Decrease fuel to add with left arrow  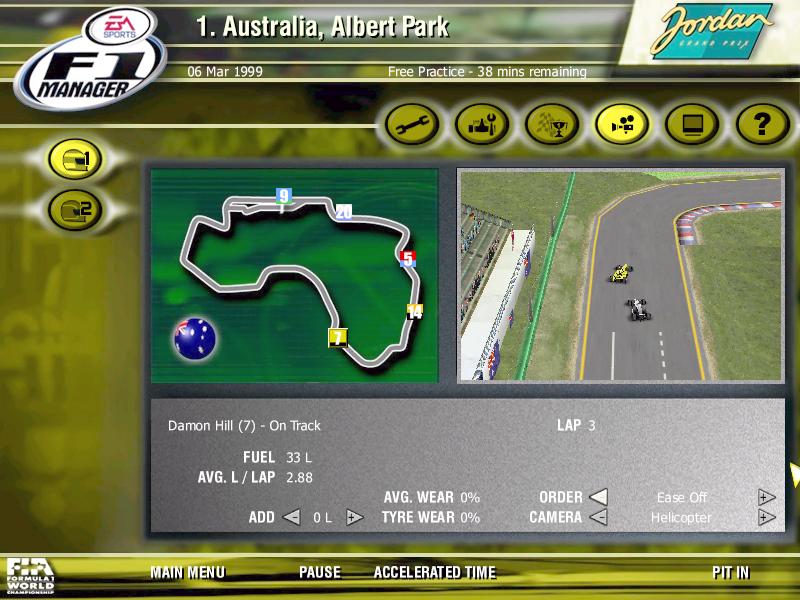coord(291,517)
